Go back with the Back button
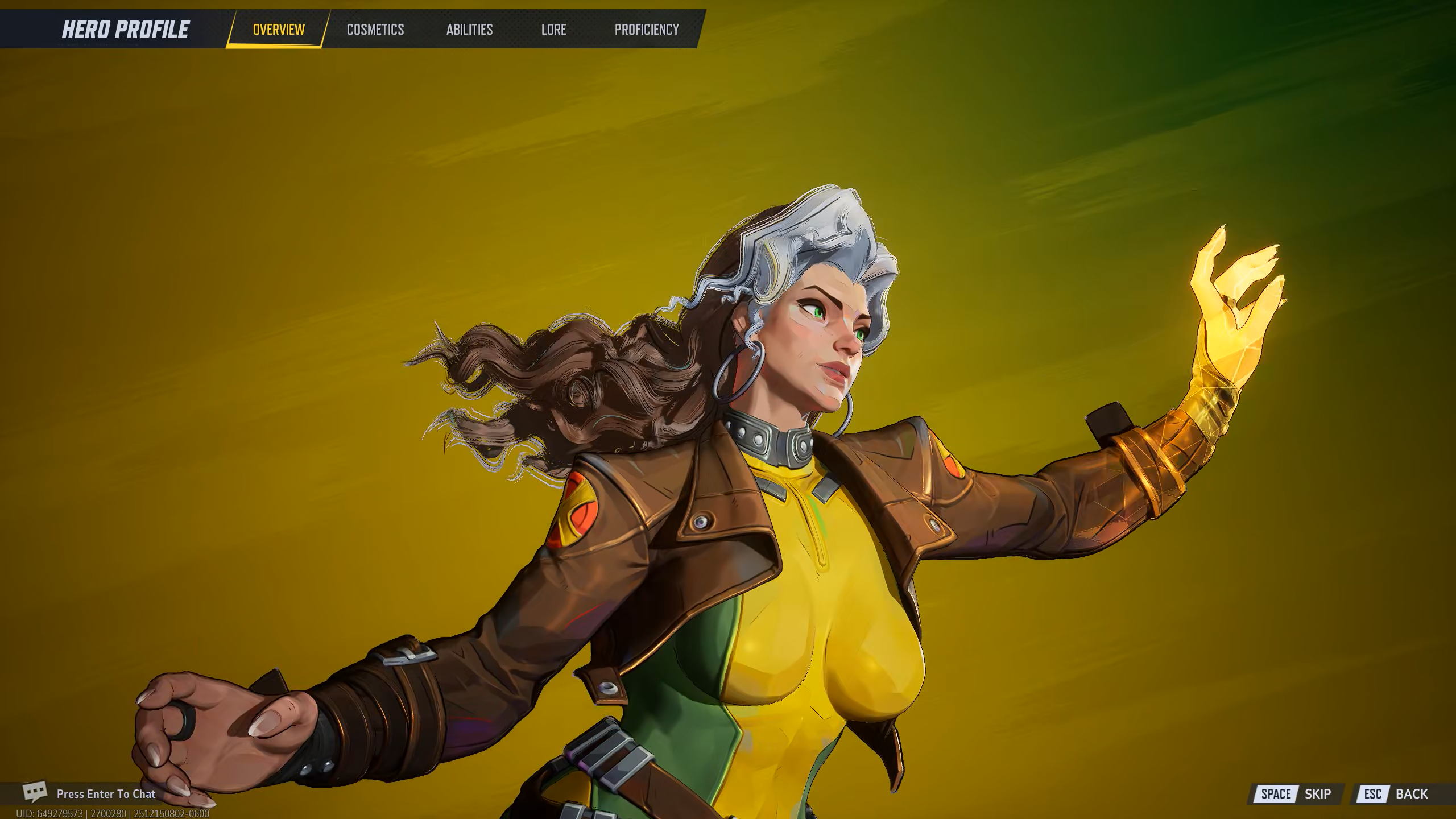The width and height of the screenshot is (1456, 819). point(1396,794)
